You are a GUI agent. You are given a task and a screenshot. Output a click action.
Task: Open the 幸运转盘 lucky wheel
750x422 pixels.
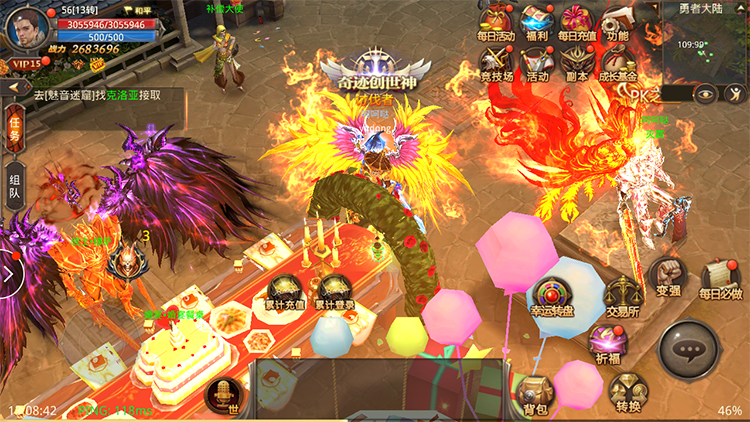pos(551,298)
